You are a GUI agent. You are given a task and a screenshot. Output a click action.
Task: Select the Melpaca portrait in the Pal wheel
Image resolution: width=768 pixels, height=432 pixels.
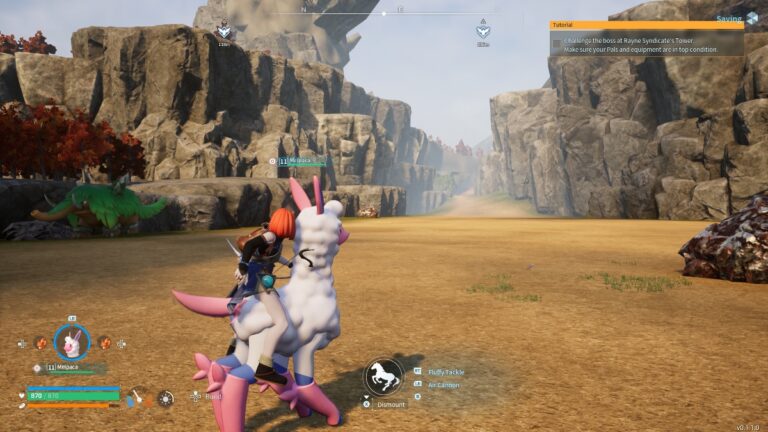(71, 343)
